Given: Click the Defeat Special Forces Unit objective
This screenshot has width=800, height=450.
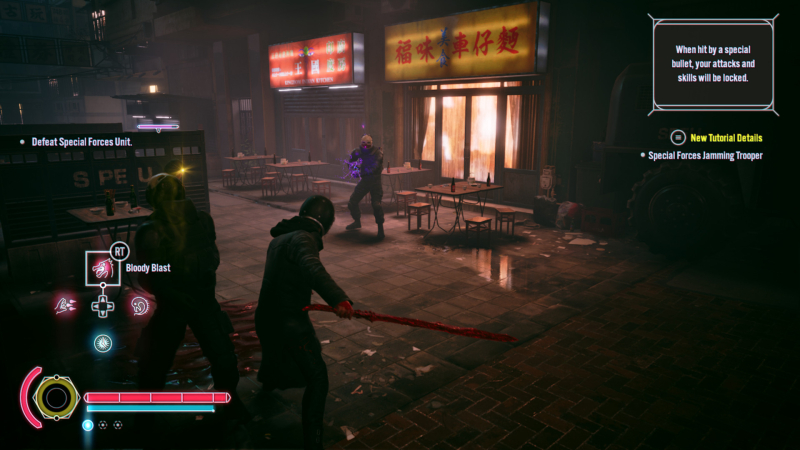Looking at the screenshot, I should pos(81,142).
